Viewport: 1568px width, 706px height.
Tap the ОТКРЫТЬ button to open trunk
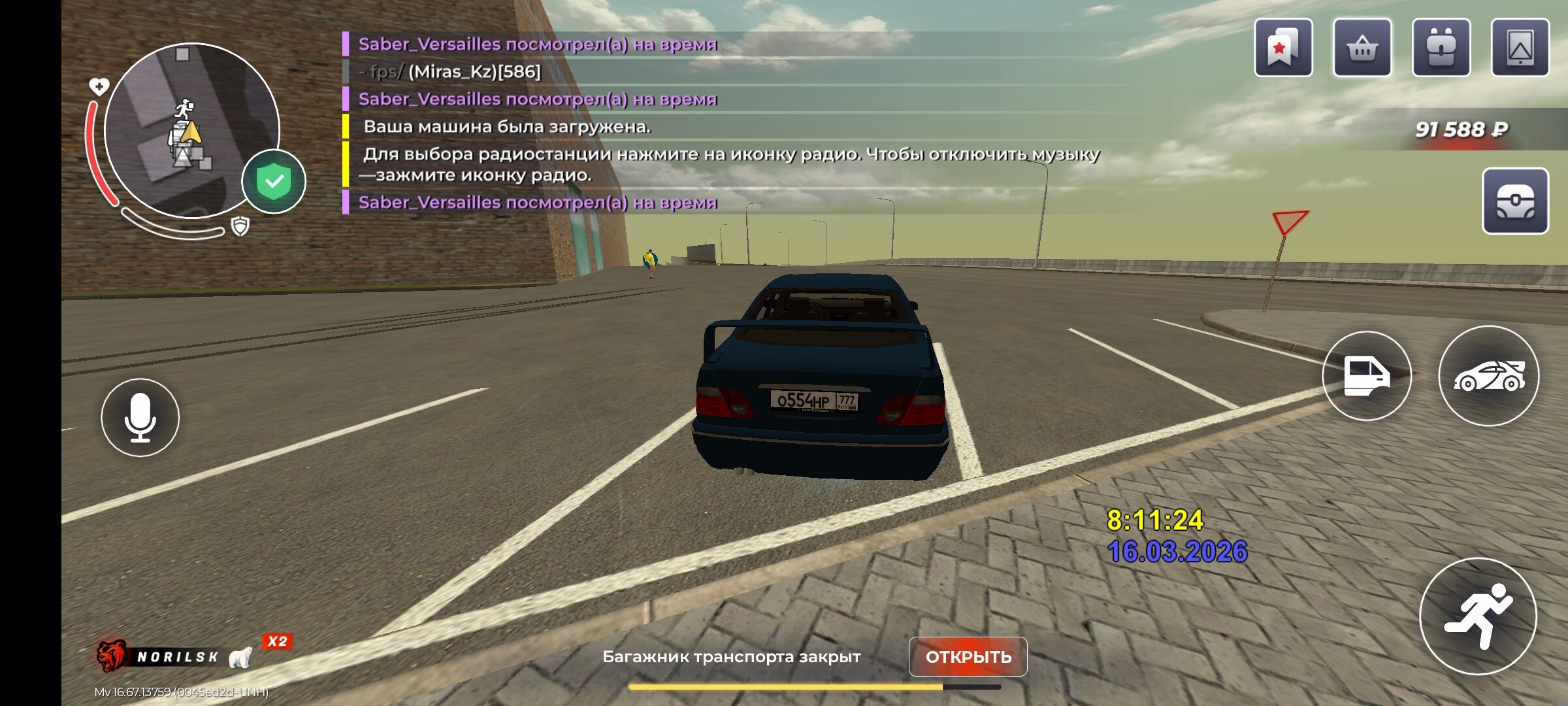point(968,656)
